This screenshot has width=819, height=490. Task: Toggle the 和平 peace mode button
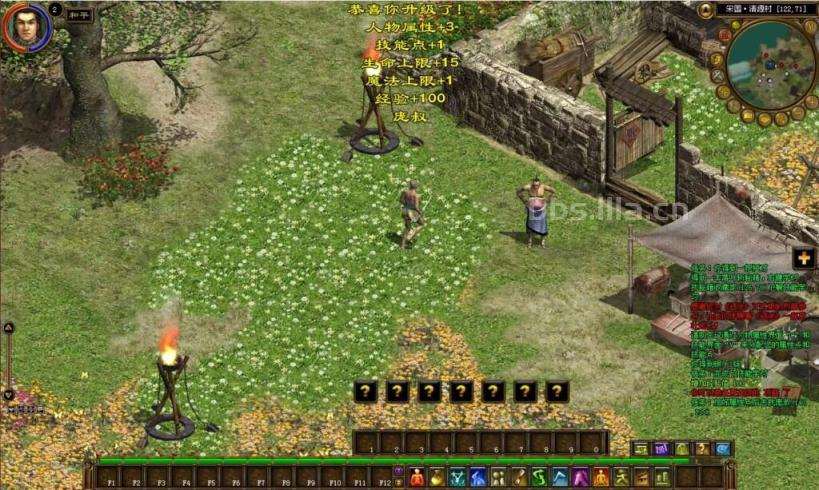tap(80, 16)
